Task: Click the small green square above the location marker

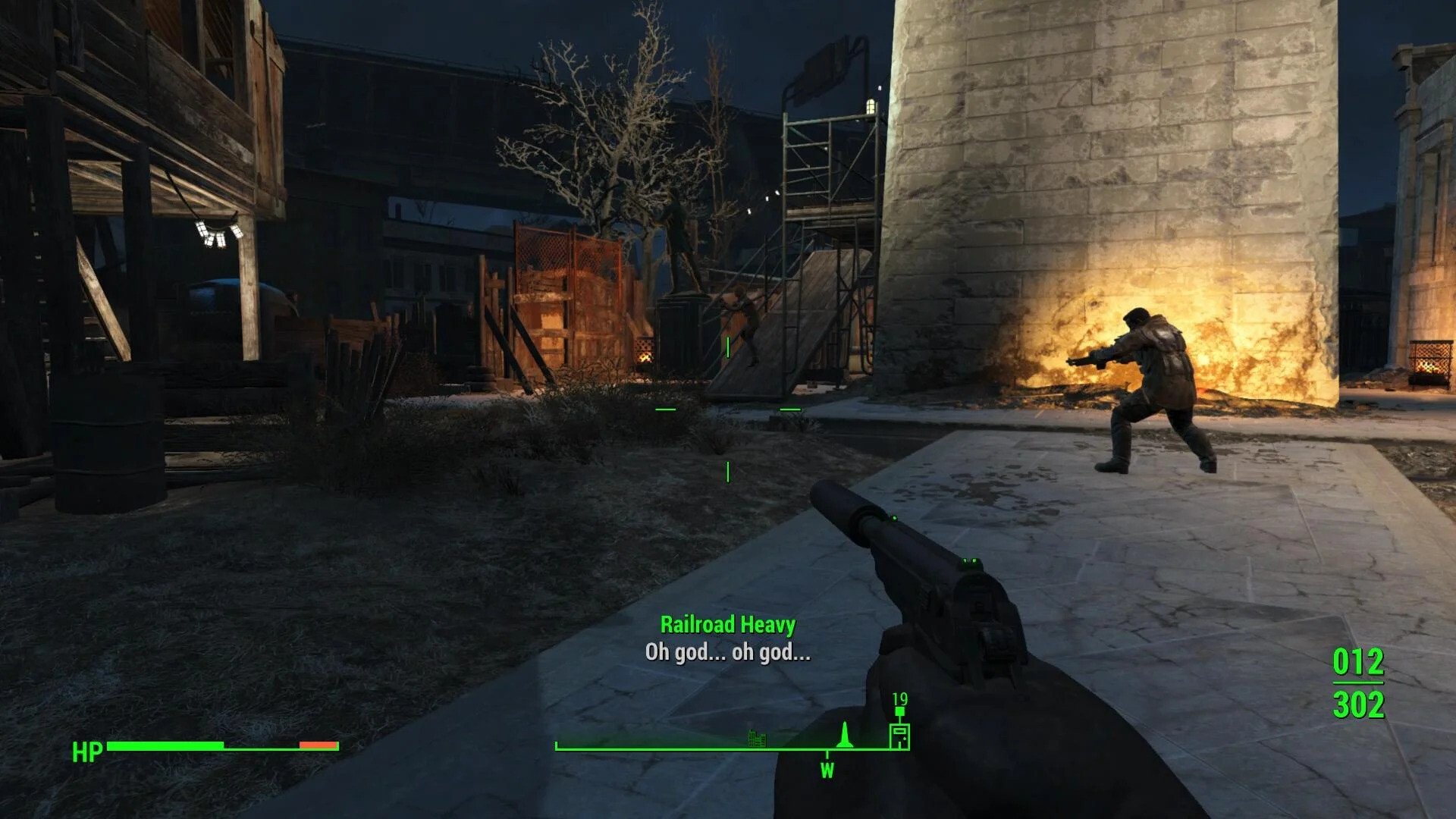Action: pyautogui.click(x=899, y=710)
